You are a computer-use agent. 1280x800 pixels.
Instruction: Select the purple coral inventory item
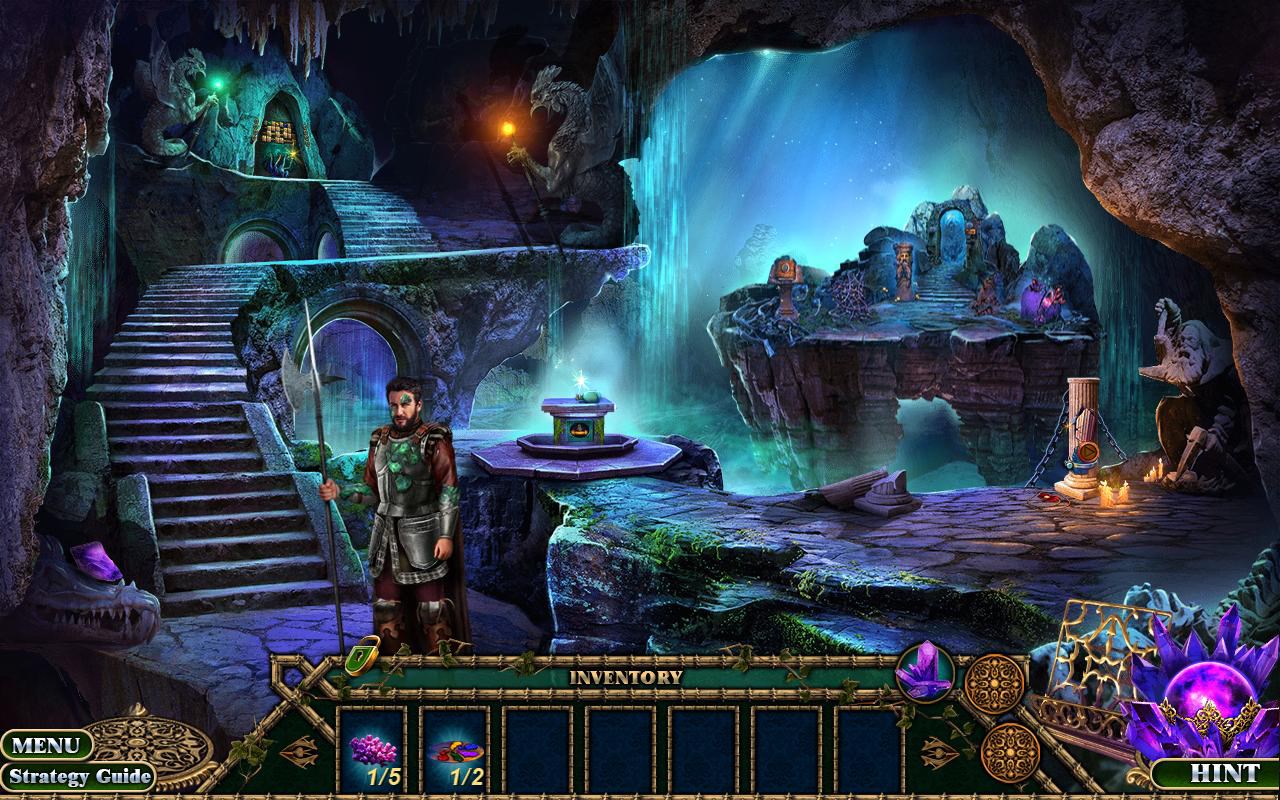373,750
